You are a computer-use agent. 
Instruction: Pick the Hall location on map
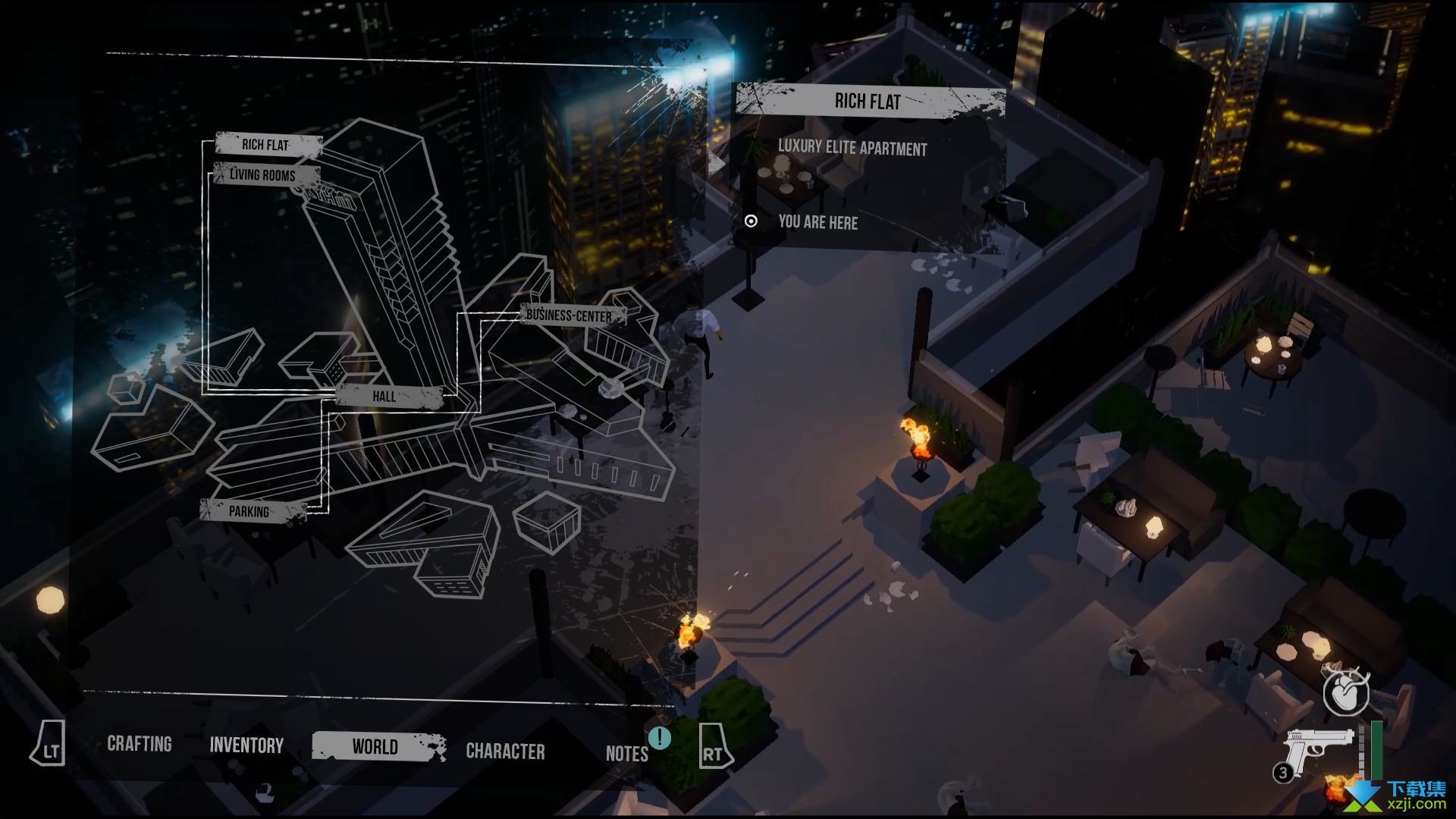[384, 396]
